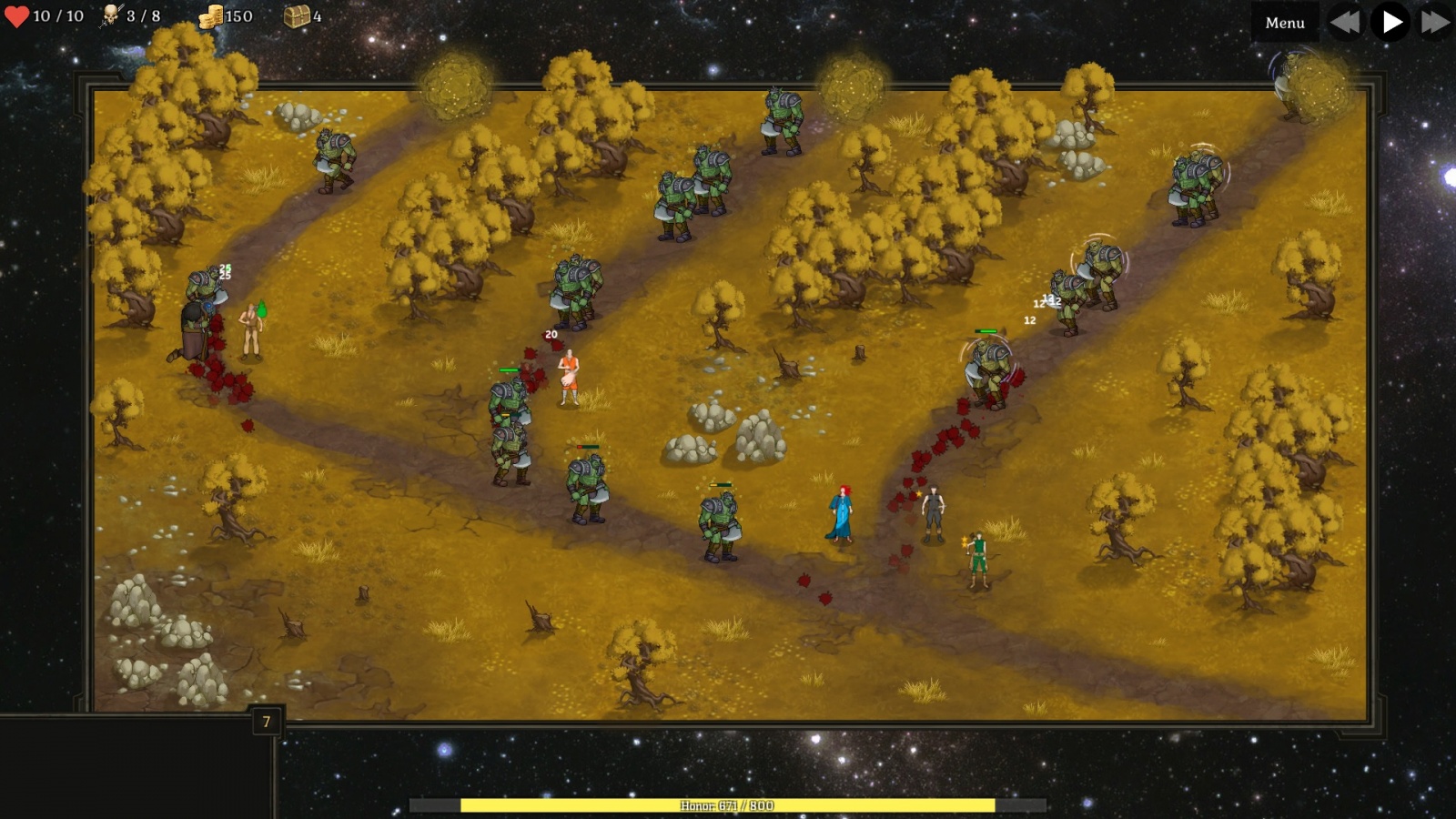
Task: Open the Menu button
Action: tap(1284, 23)
